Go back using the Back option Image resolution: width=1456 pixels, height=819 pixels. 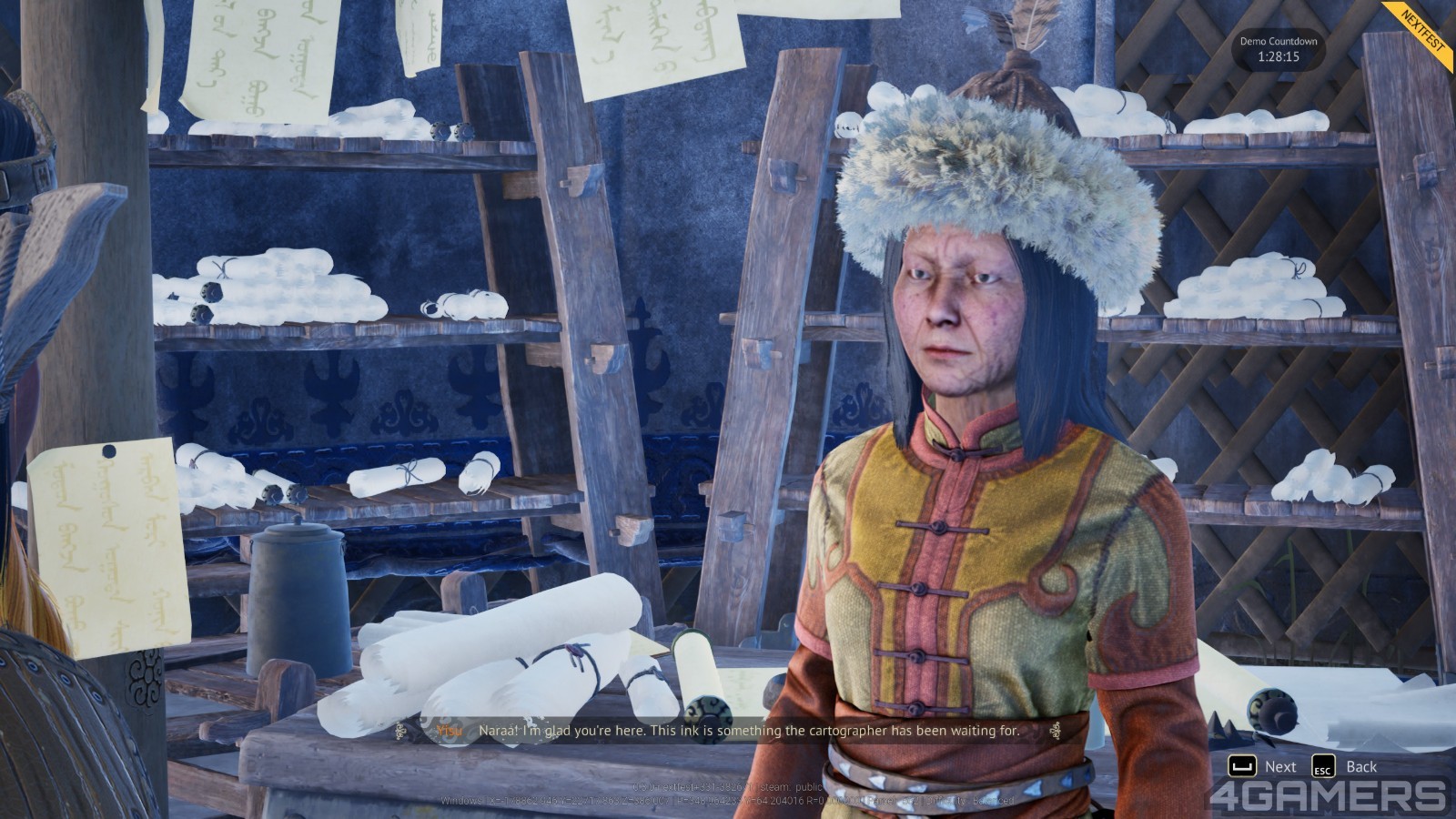[x=1345, y=766]
